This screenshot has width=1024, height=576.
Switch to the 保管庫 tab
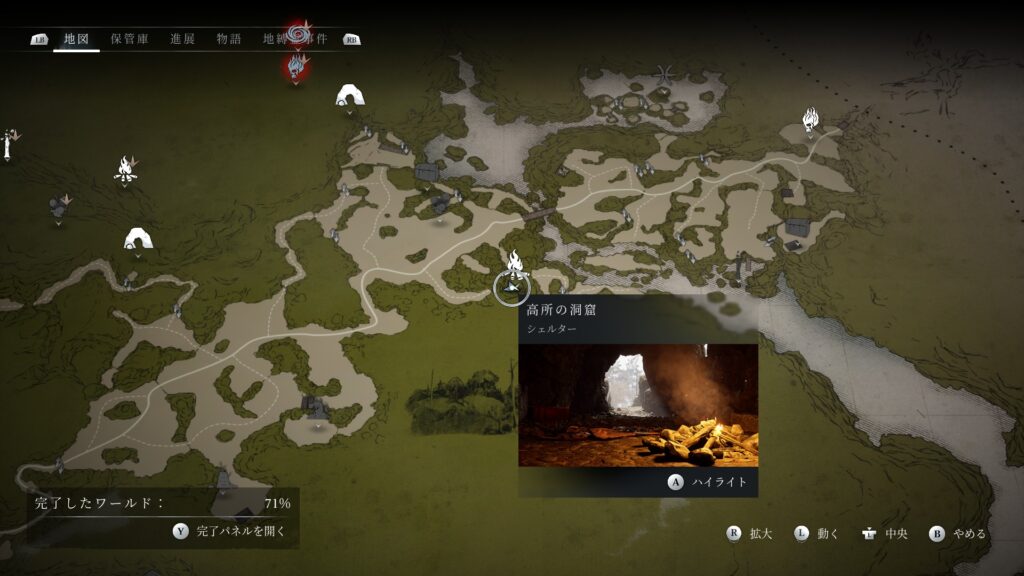click(x=129, y=39)
